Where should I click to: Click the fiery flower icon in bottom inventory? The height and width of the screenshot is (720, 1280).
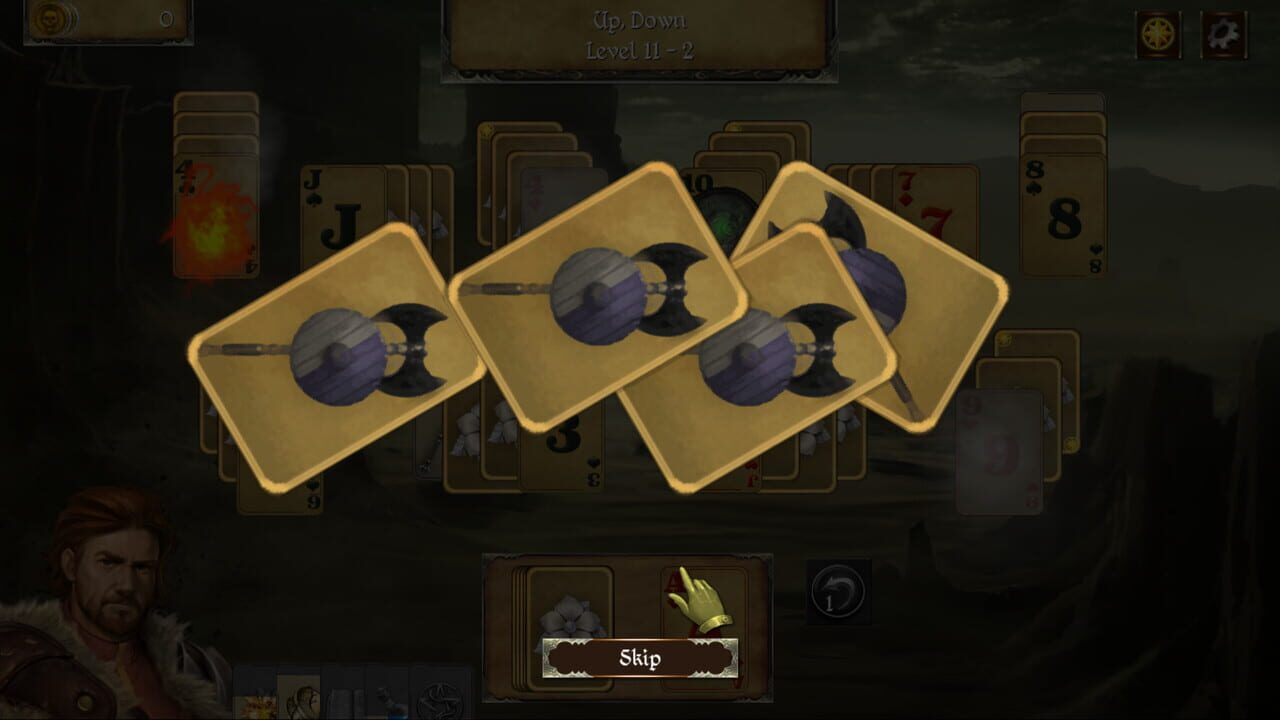click(258, 703)
